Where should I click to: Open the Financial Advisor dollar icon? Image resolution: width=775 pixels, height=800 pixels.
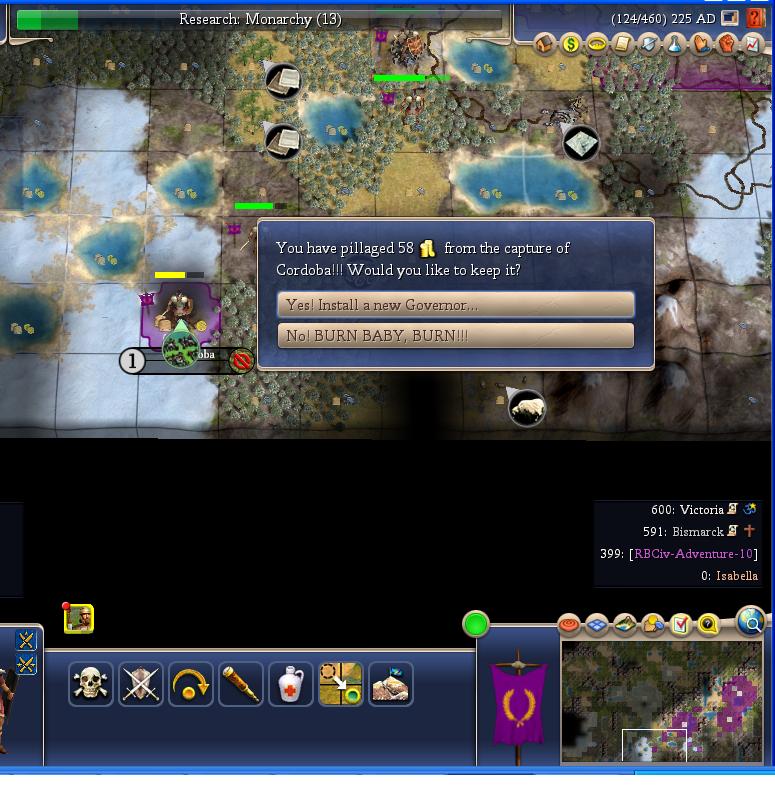(x=571, y=44)
